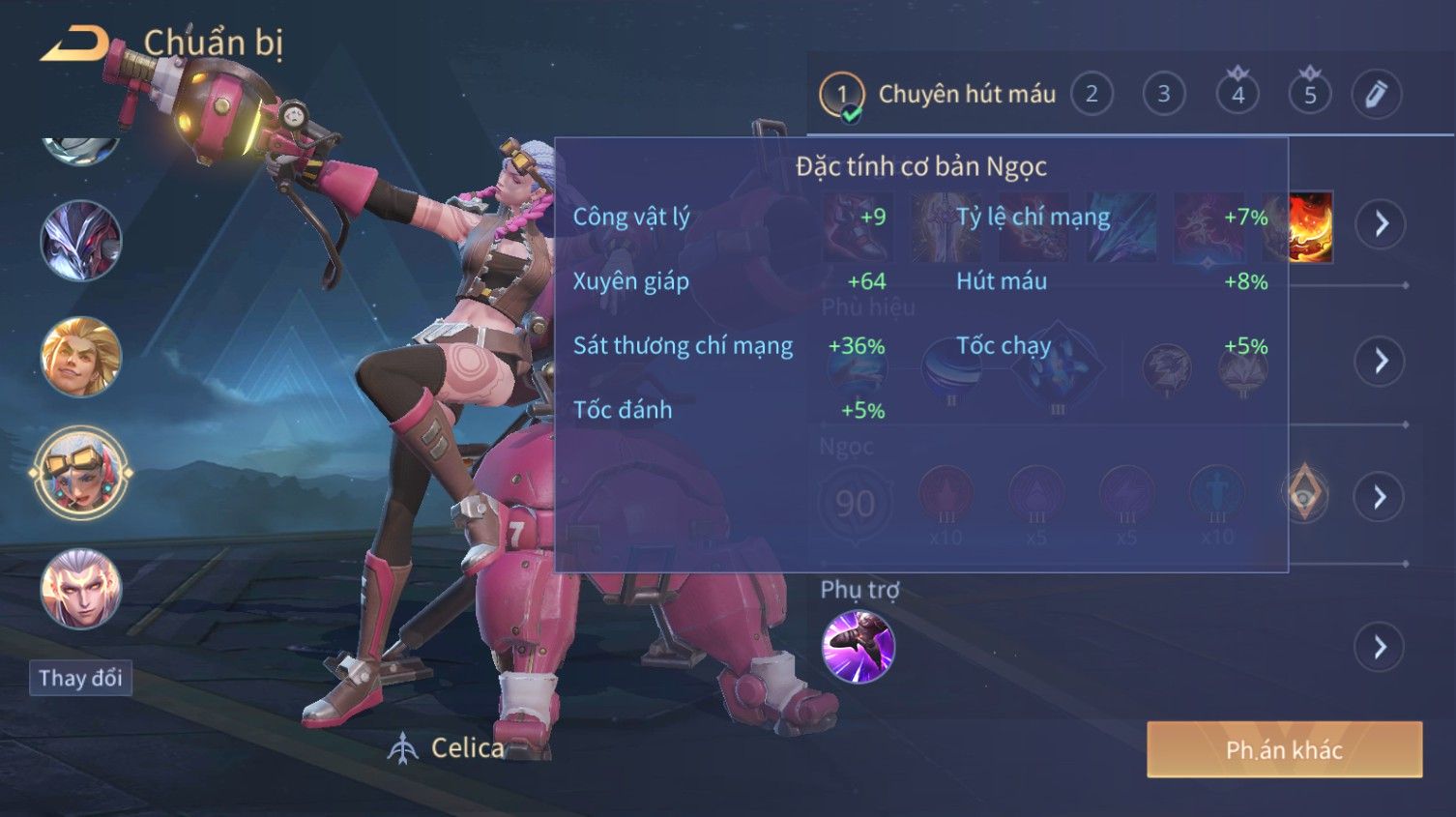Image resolution: width=1456 pixels, height=817 pixels.
Task: Click the Ph.án khác button
Action: [x=1284, y=749]
